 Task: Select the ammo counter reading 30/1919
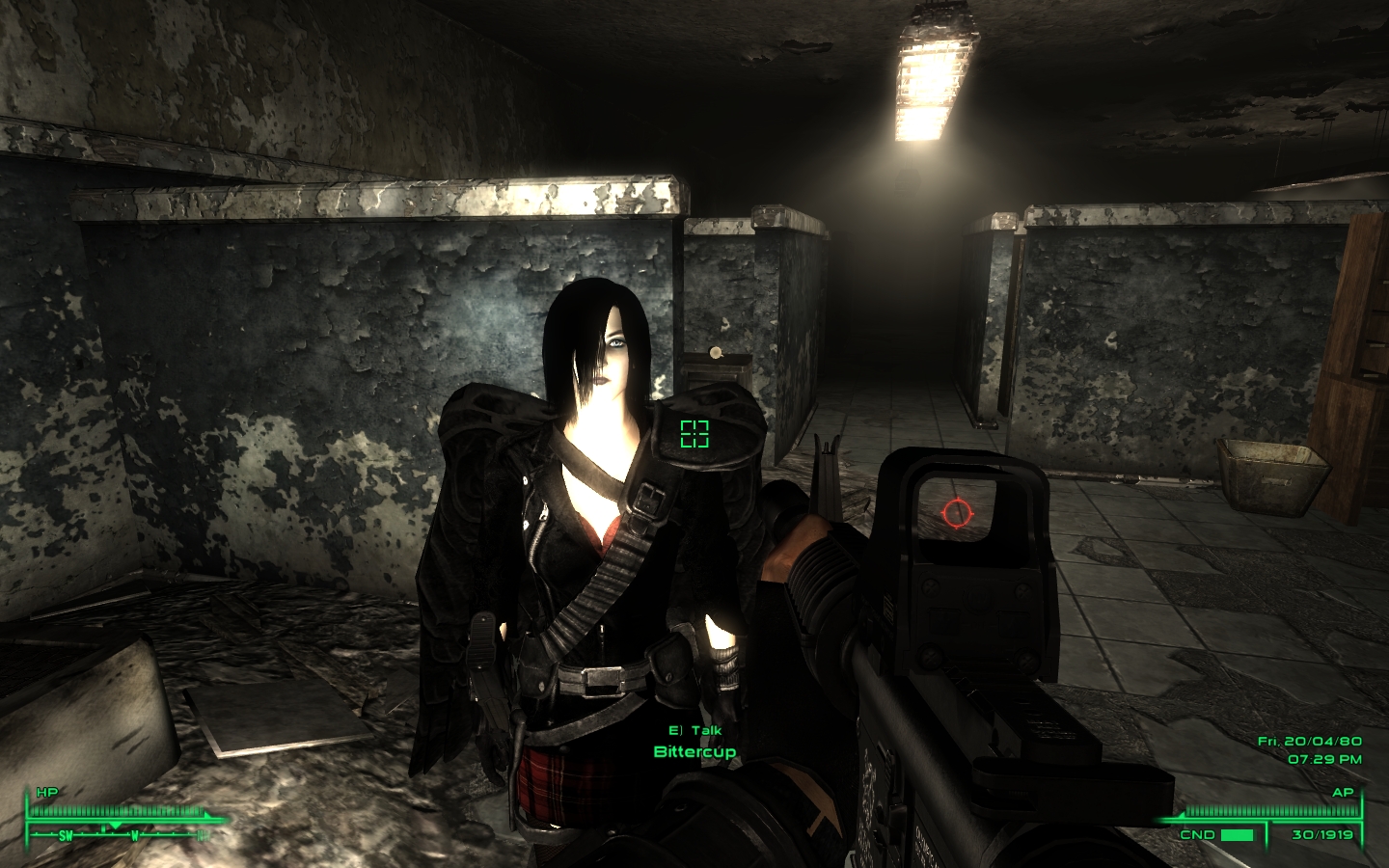[1321, 834]
